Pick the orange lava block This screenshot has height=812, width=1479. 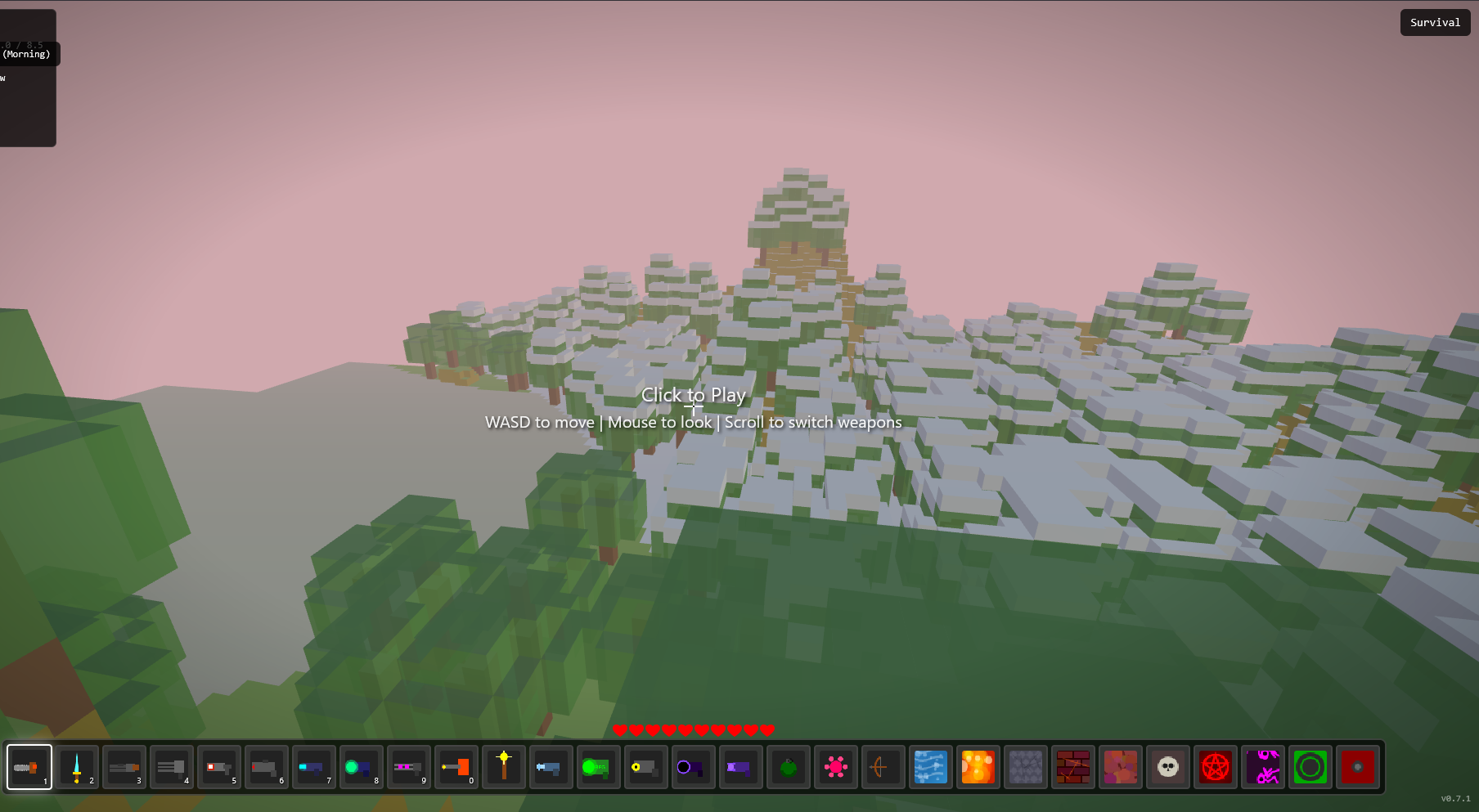click(x=978, y=766)
